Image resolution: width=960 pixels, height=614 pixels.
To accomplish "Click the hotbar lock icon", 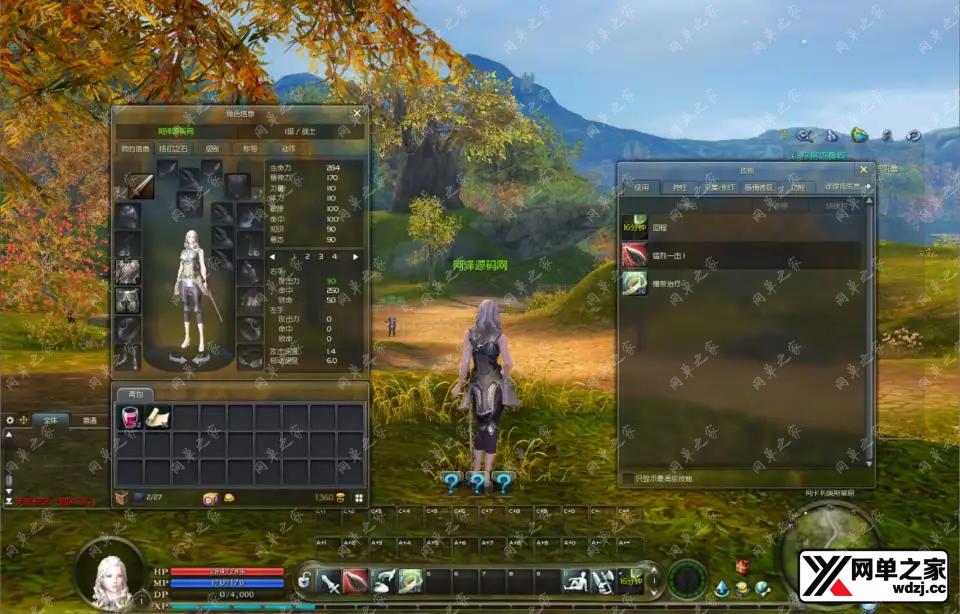I will point(304,581).
